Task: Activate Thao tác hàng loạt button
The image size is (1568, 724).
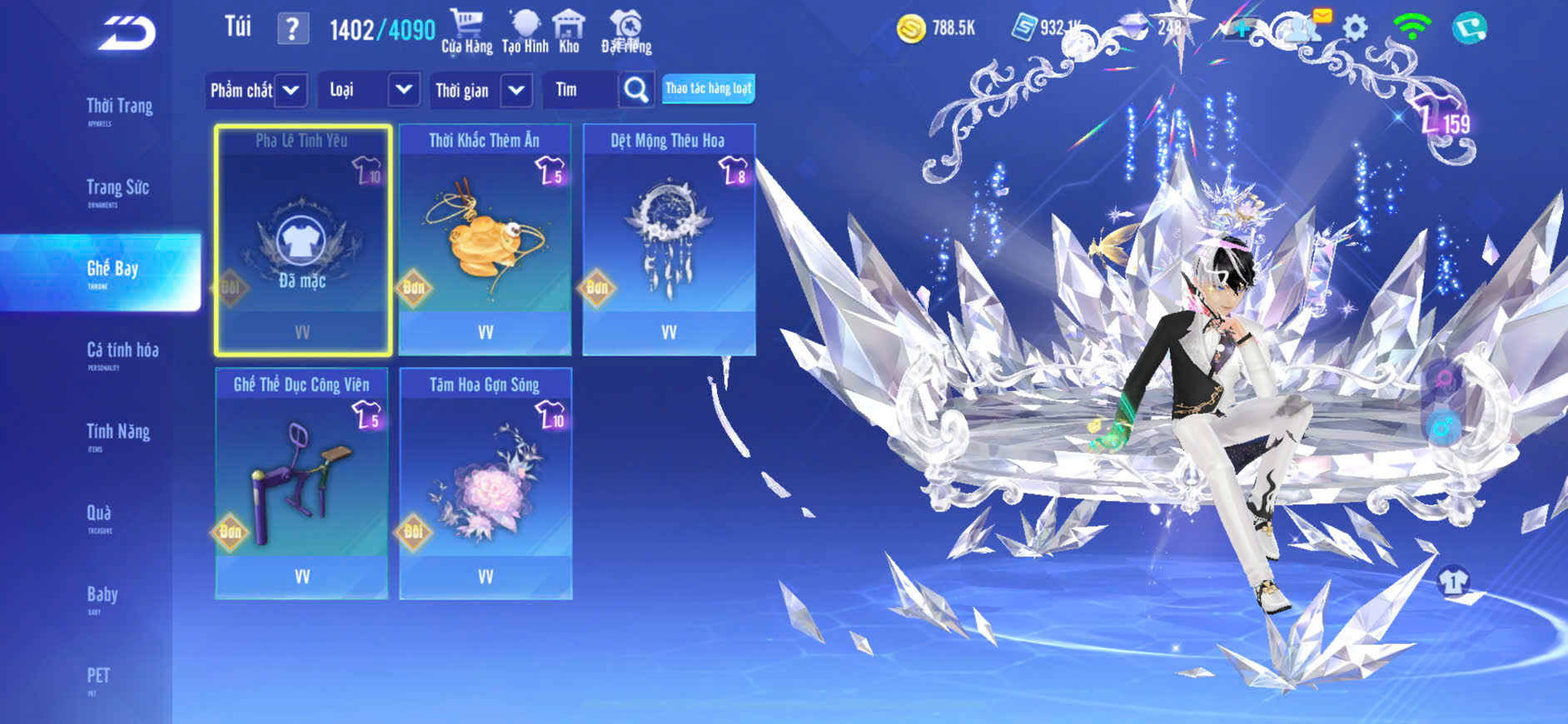Action: coord(708,89)
